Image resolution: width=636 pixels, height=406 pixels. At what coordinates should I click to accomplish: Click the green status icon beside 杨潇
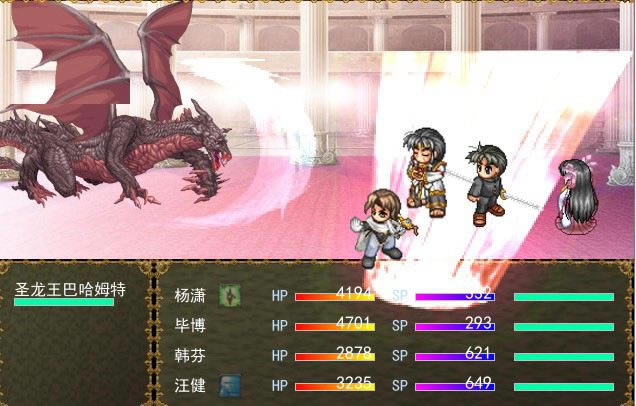point(230,296)
